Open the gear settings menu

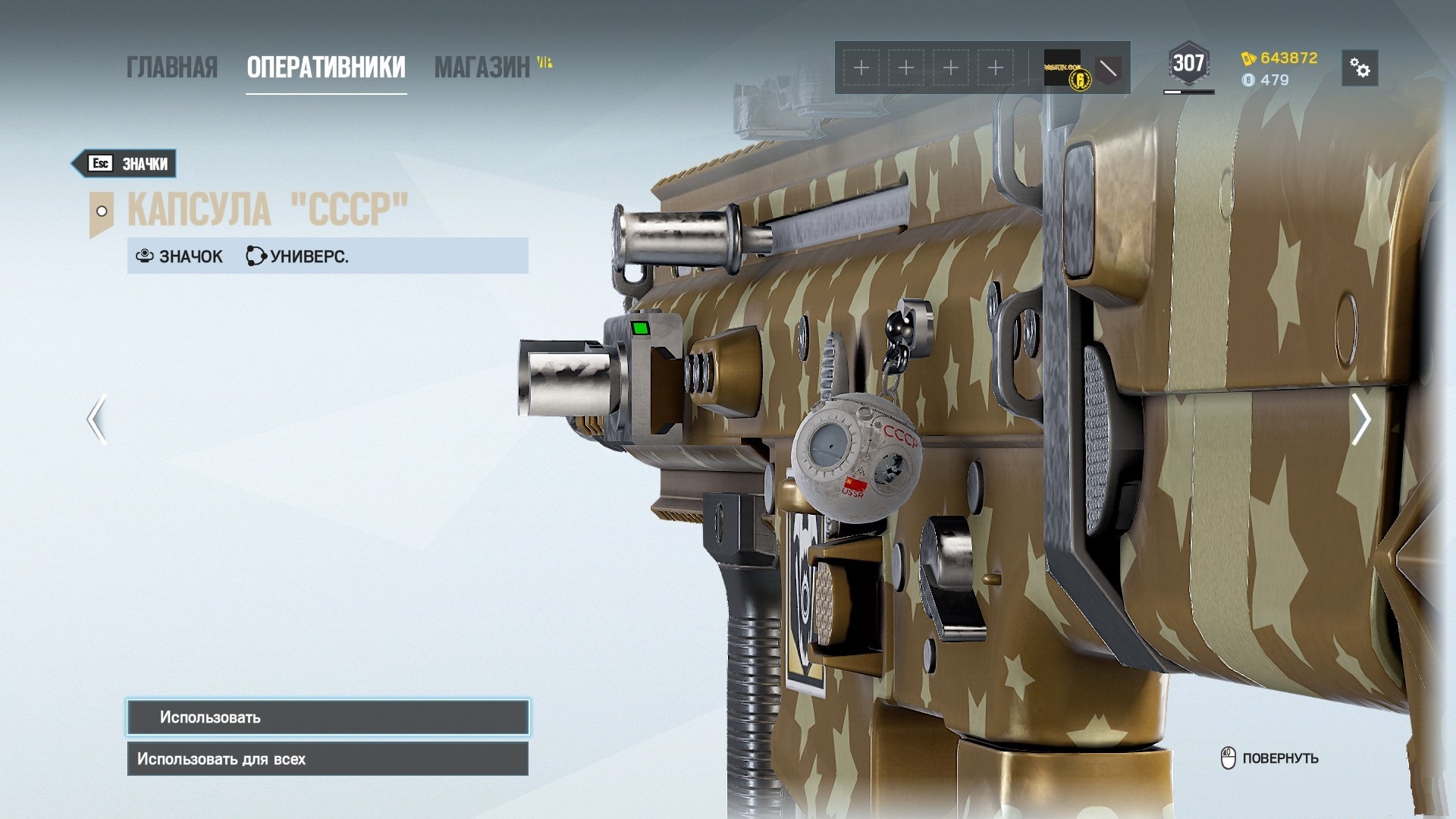[x=1360, y=68]
